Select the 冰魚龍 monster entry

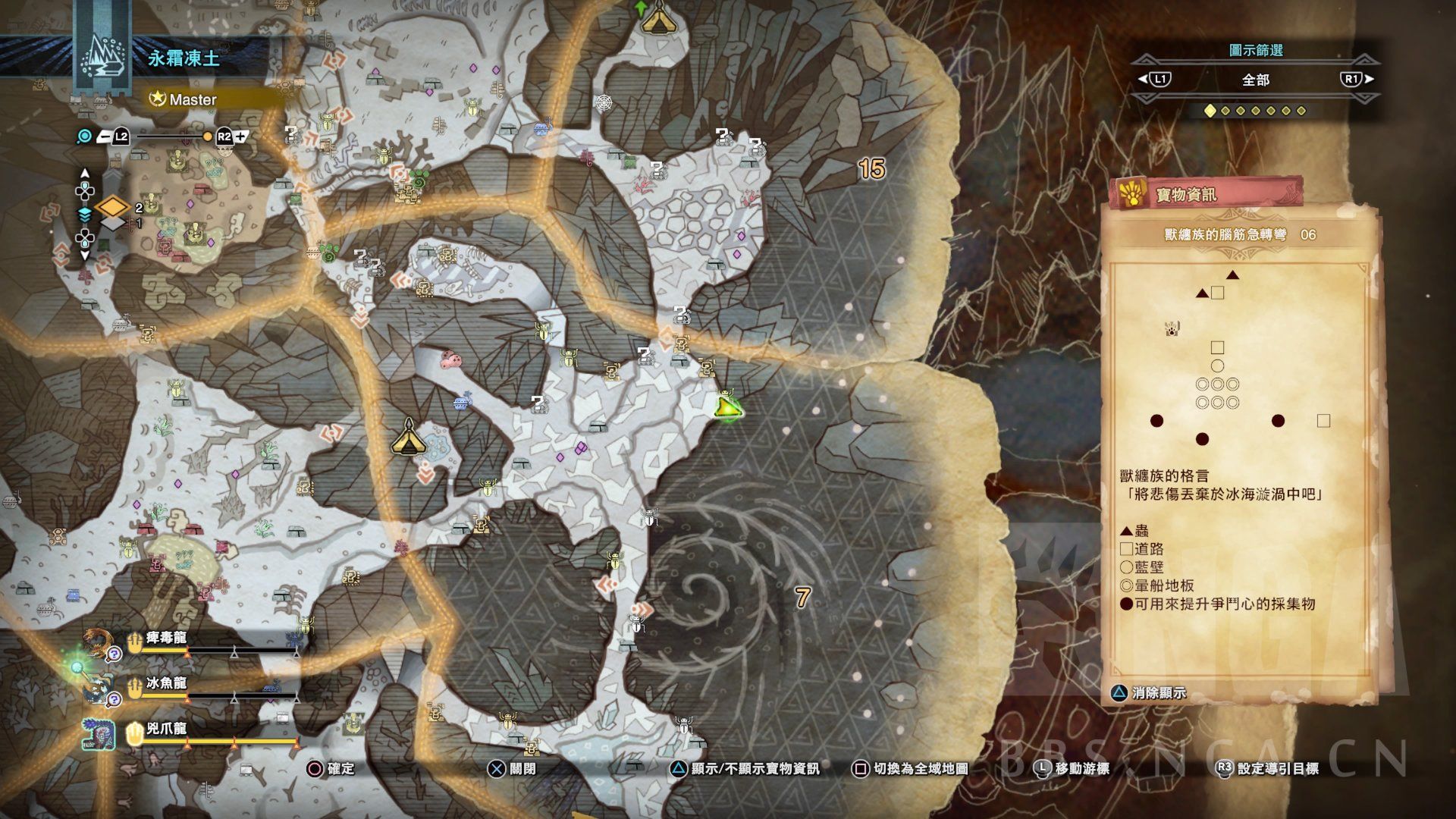click(x=166, y=684)
